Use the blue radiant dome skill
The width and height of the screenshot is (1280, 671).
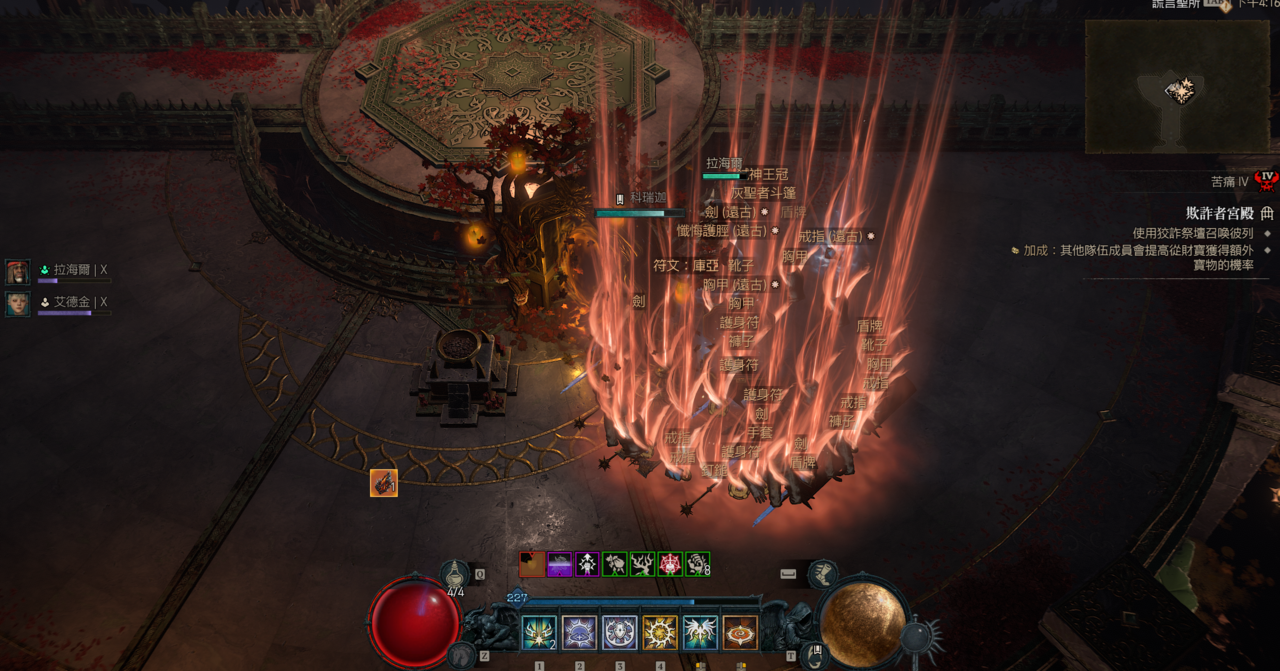click(579, 633)
